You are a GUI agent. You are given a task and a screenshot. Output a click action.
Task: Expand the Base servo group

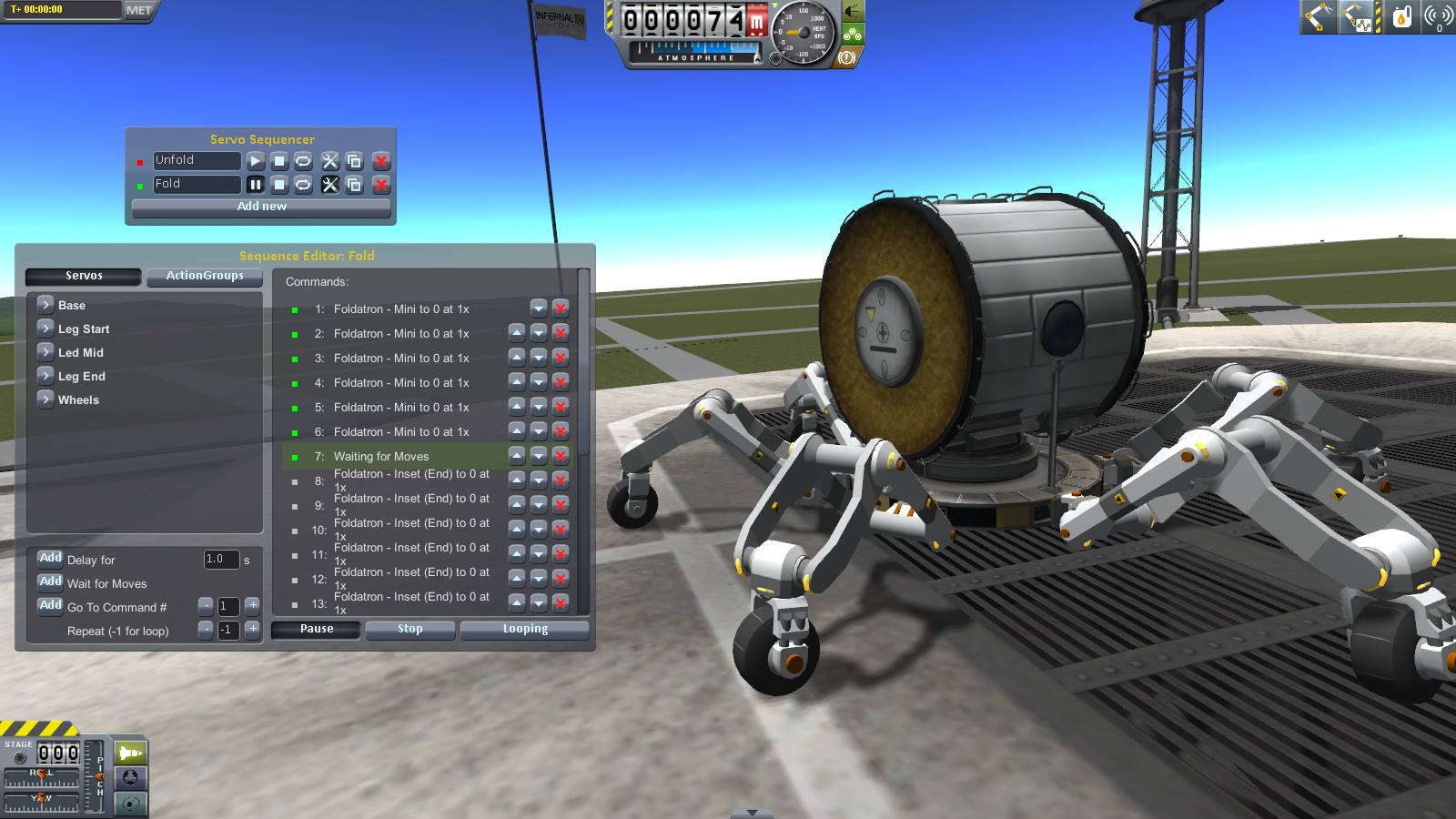45,304
